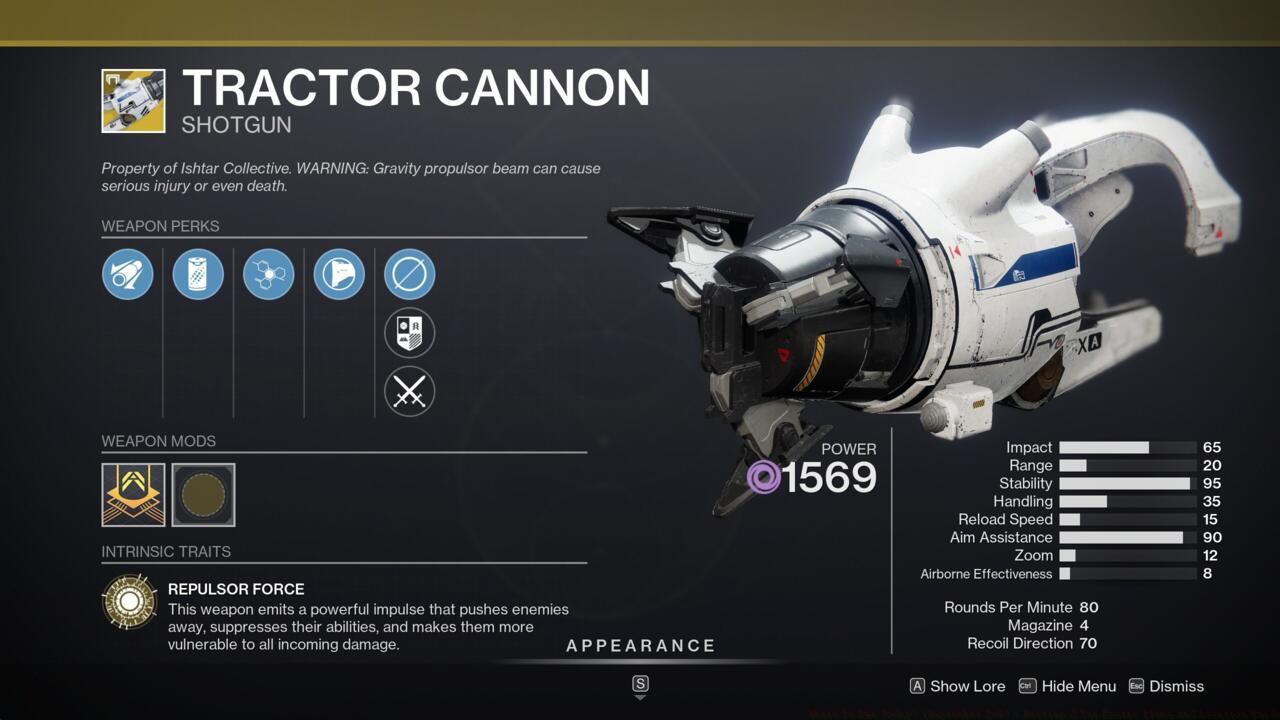This screenshot has width=1280, height=720.
Task: Open the memento socket below the perks
Action: click(409, 332)
